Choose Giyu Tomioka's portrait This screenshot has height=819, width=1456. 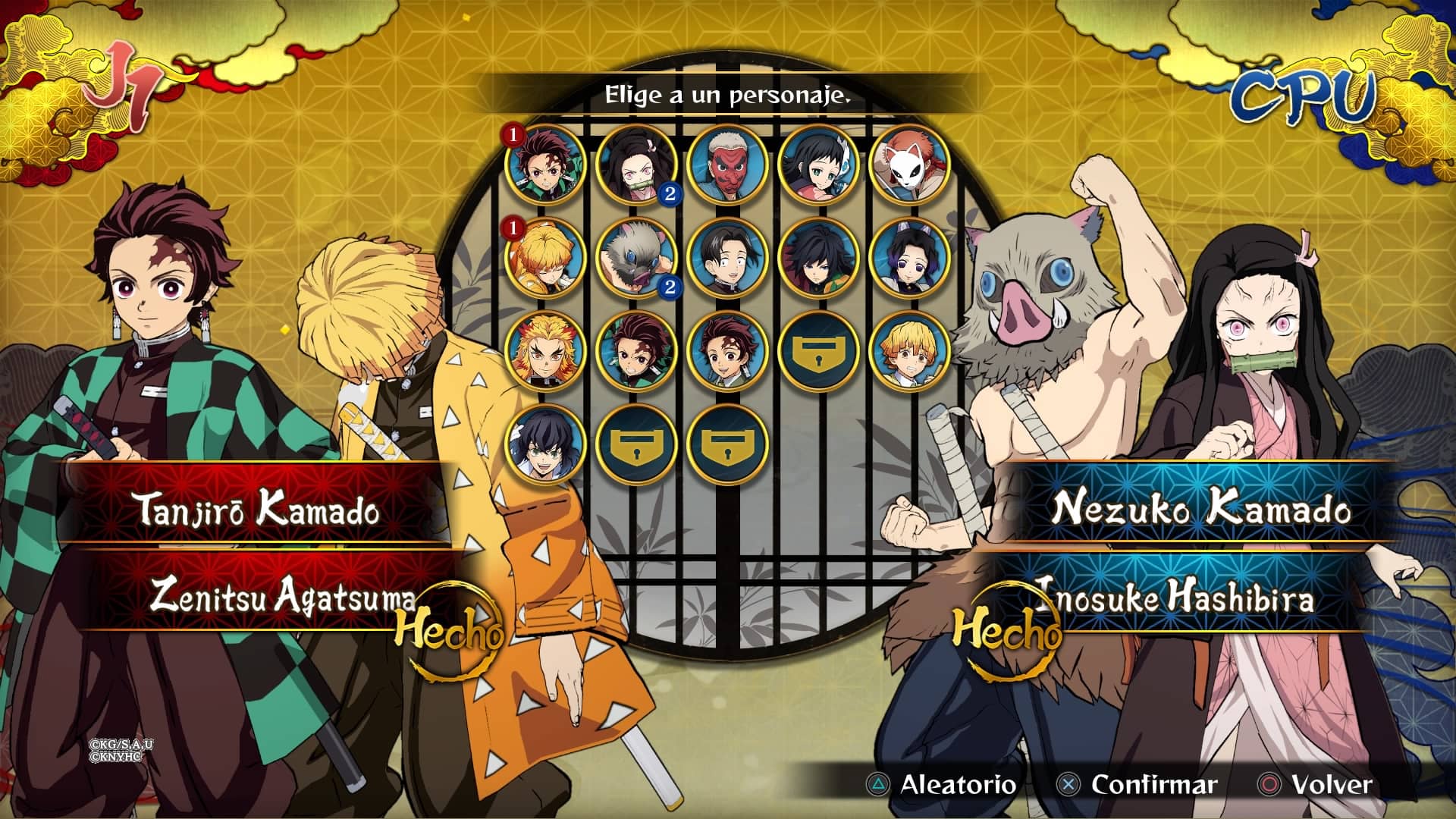tap(817, 257)
